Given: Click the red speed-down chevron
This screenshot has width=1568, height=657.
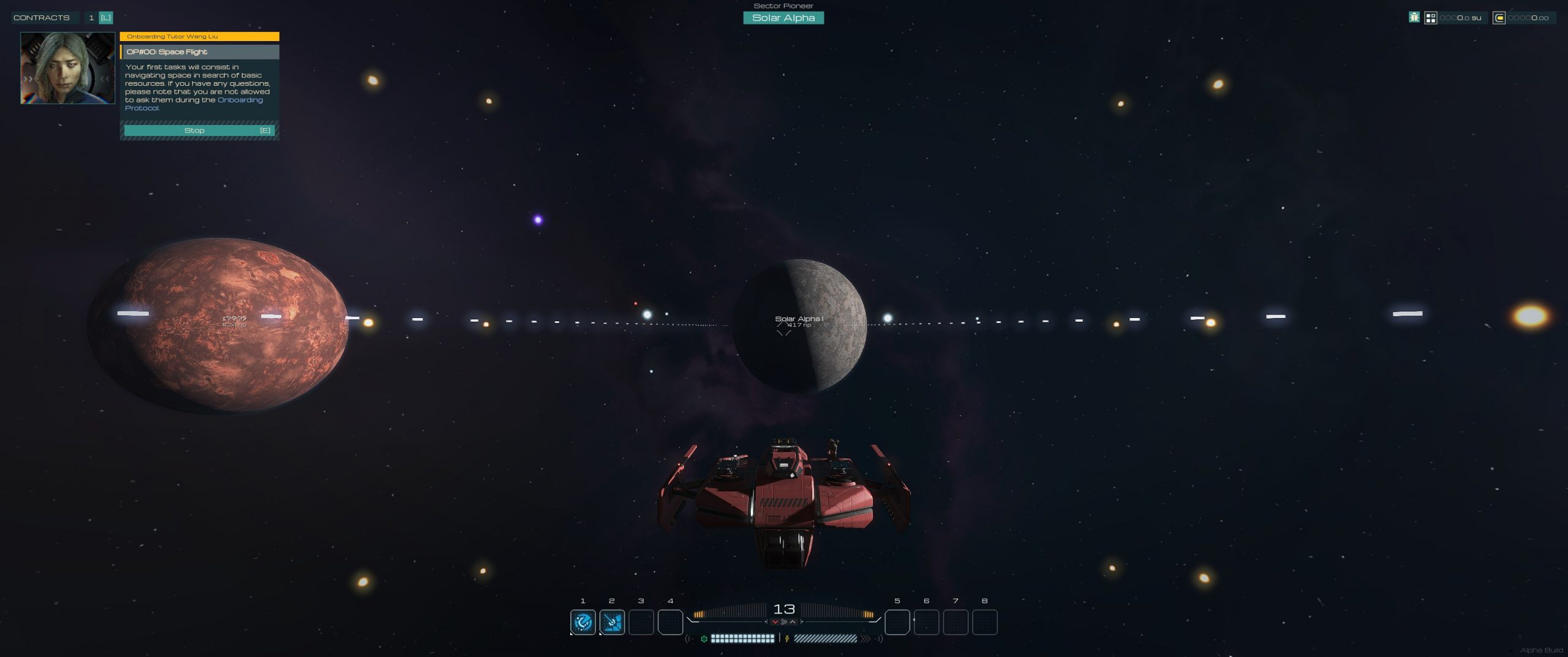Looking at the screenshot, I should 775,622.
